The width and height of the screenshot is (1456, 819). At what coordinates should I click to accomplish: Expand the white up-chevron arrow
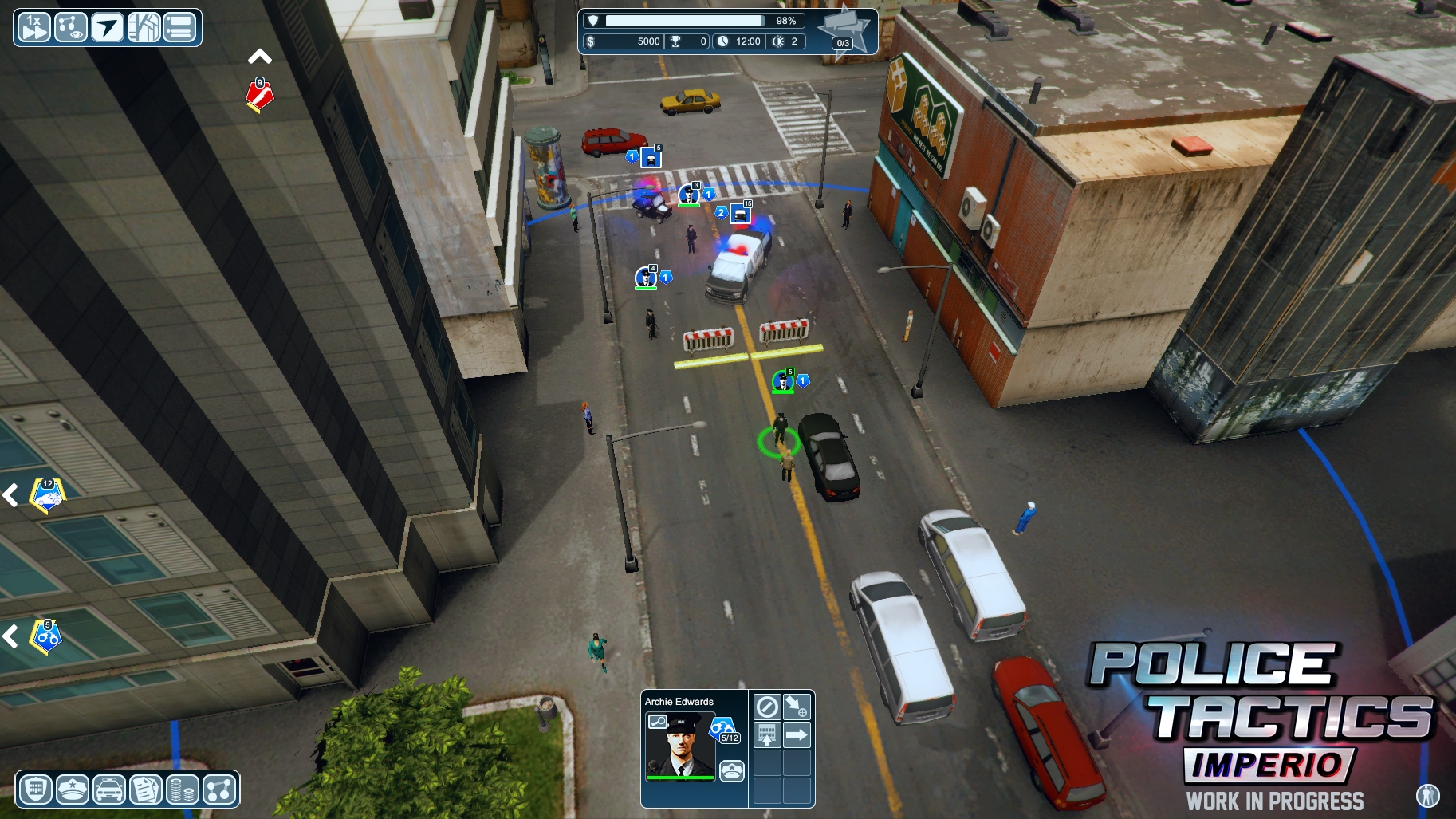click(260, 57)
